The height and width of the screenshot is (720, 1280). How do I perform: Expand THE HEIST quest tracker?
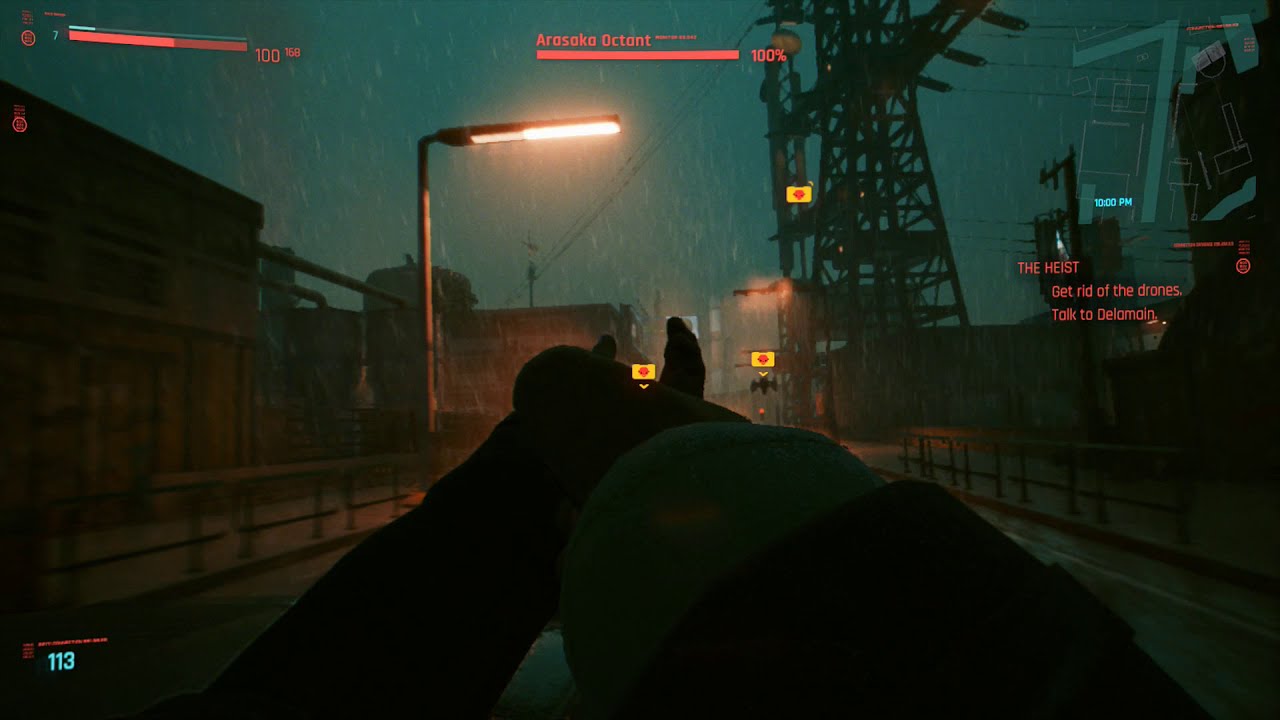pyautogui.click(x=1047, y=267)
